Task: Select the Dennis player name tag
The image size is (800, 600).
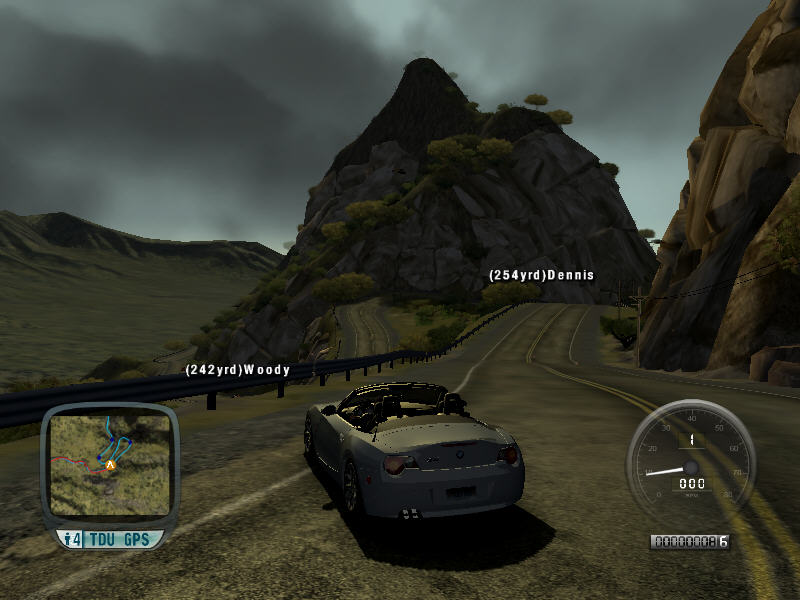Action: pyautogui.click(x=541, y=275)
